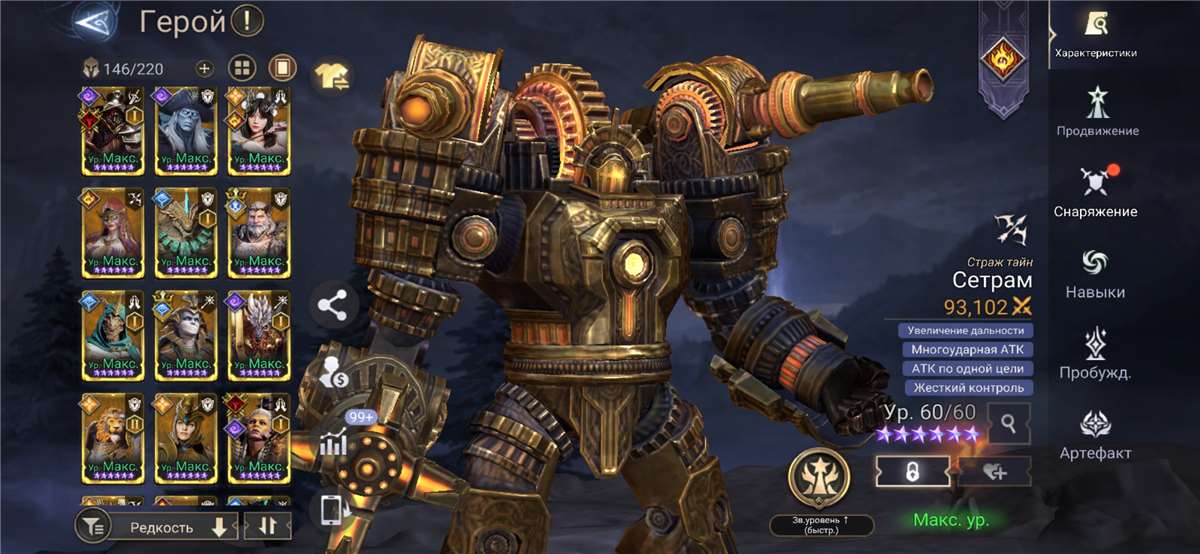Activate quick star level upgrade button
This screenshot has width=1200, height=554.
(820, 478)
